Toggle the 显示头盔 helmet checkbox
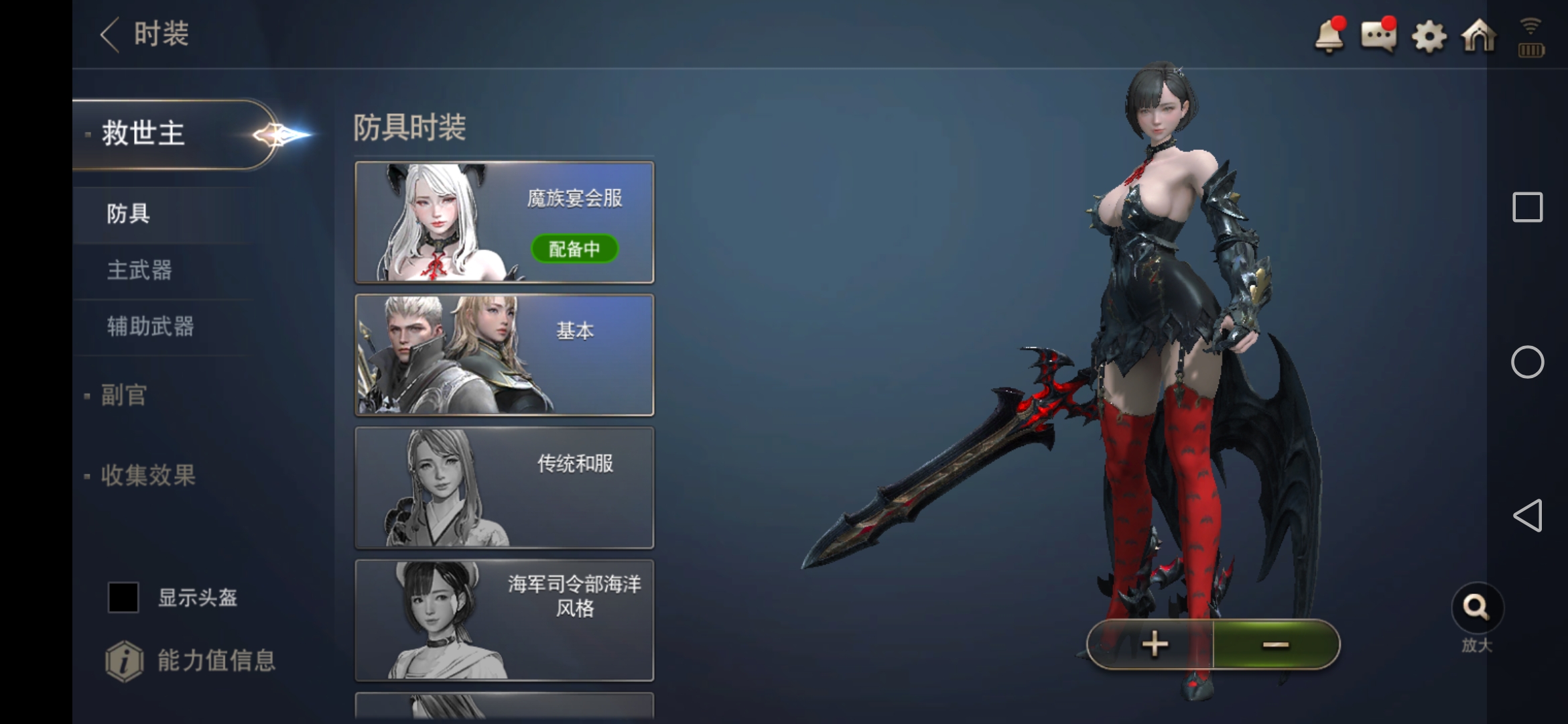The width and height of the screenshot is (1568, 724). (x=123, y=597)
